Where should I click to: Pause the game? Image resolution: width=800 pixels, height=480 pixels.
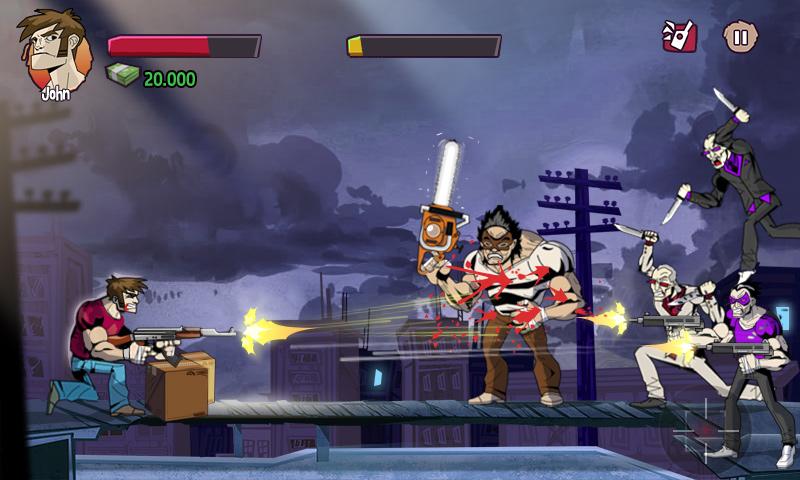(x=739, y=39)
